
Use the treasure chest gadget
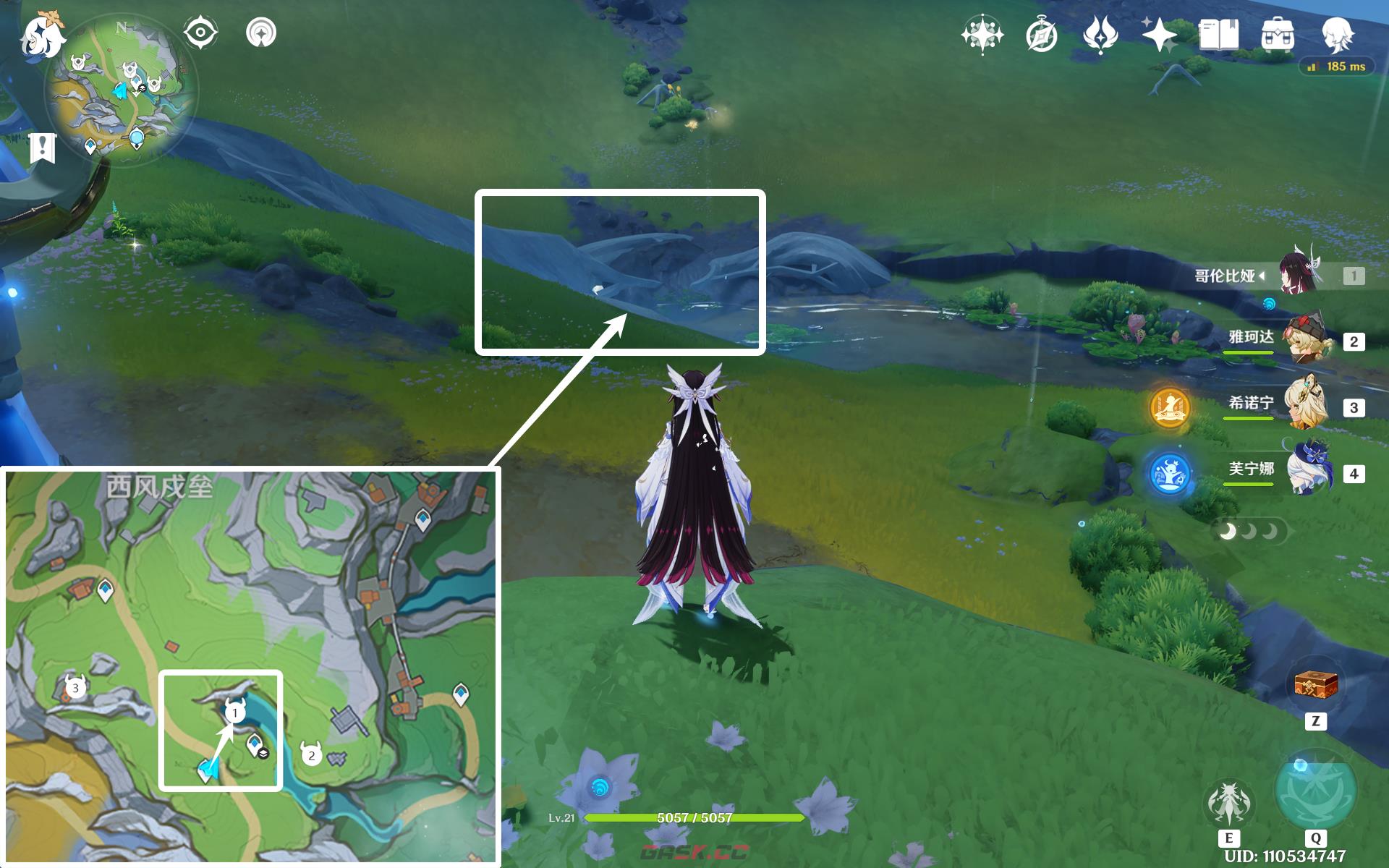point(1315,685)
